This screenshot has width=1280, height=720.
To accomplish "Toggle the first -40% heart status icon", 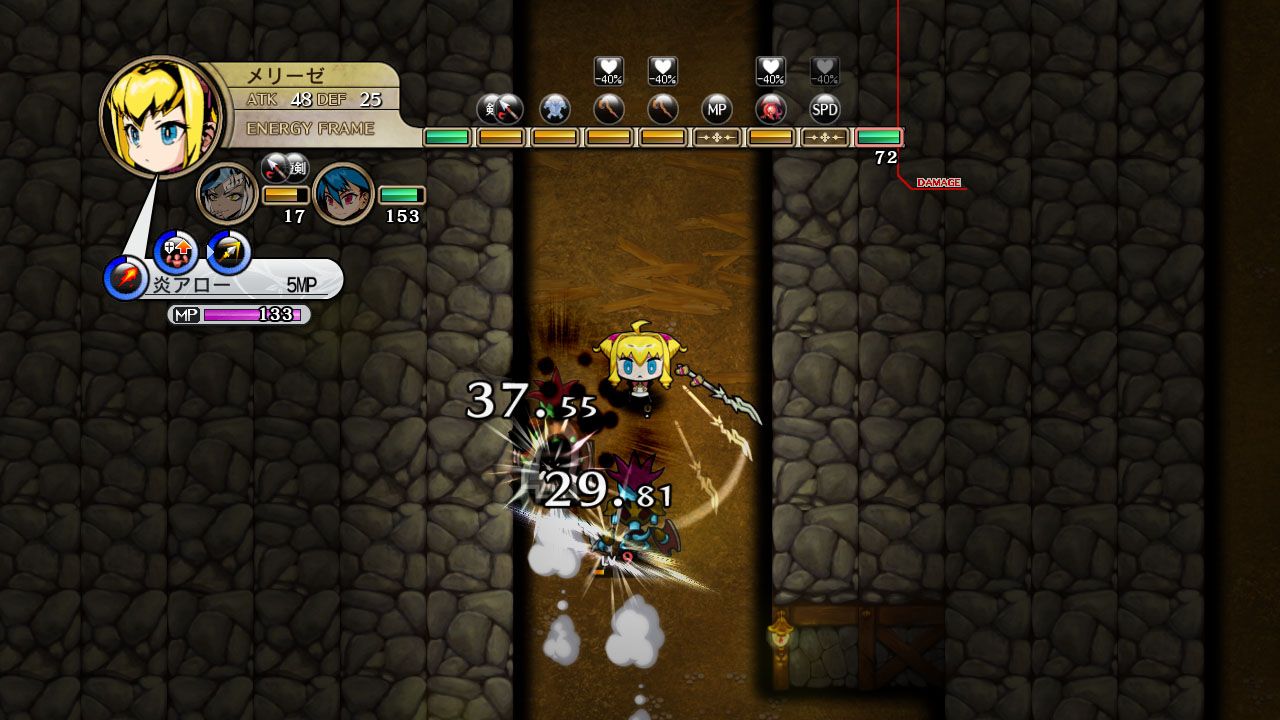I will pos(605,68).
